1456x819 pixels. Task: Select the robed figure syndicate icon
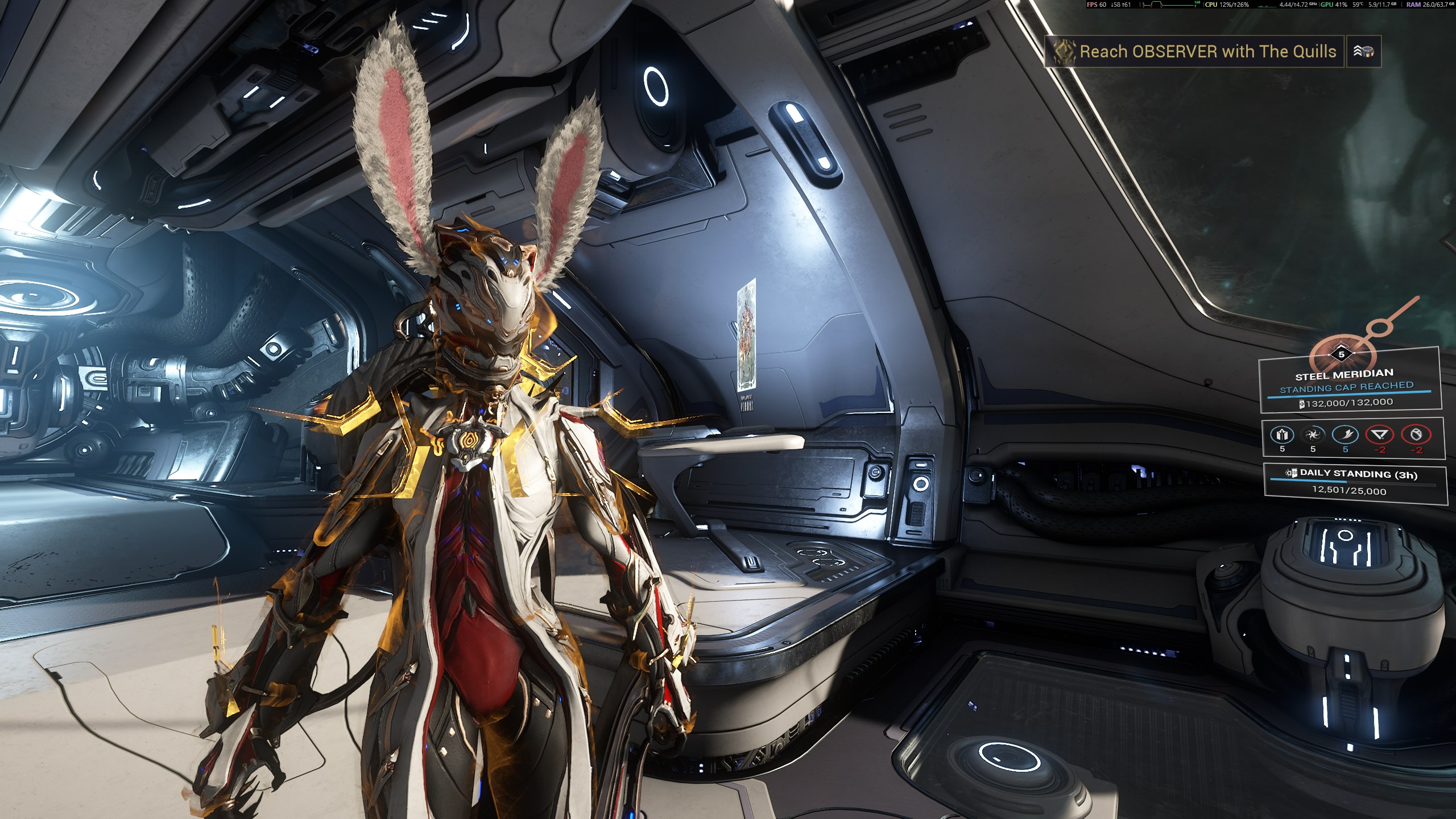tap(1282, 435)
